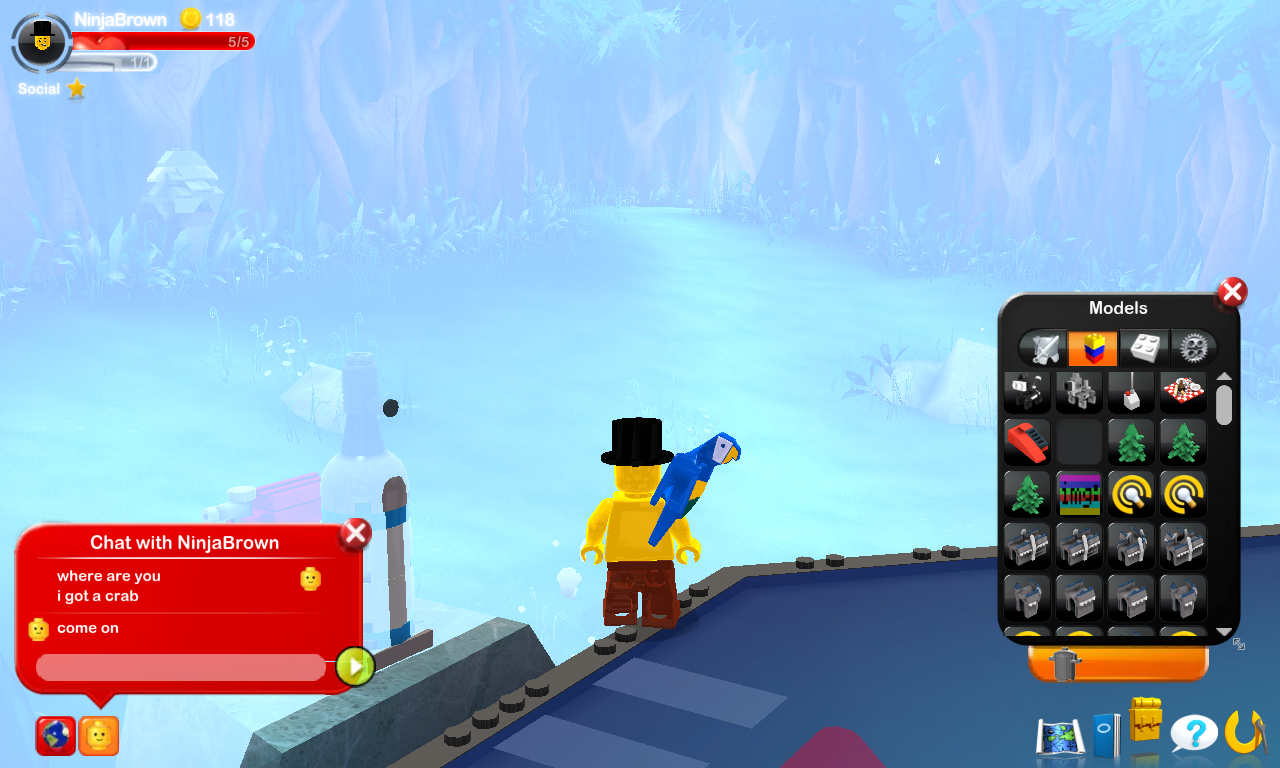Open the help question mark bubble
Screen dimensions: 1280x768
point(1193,733)
